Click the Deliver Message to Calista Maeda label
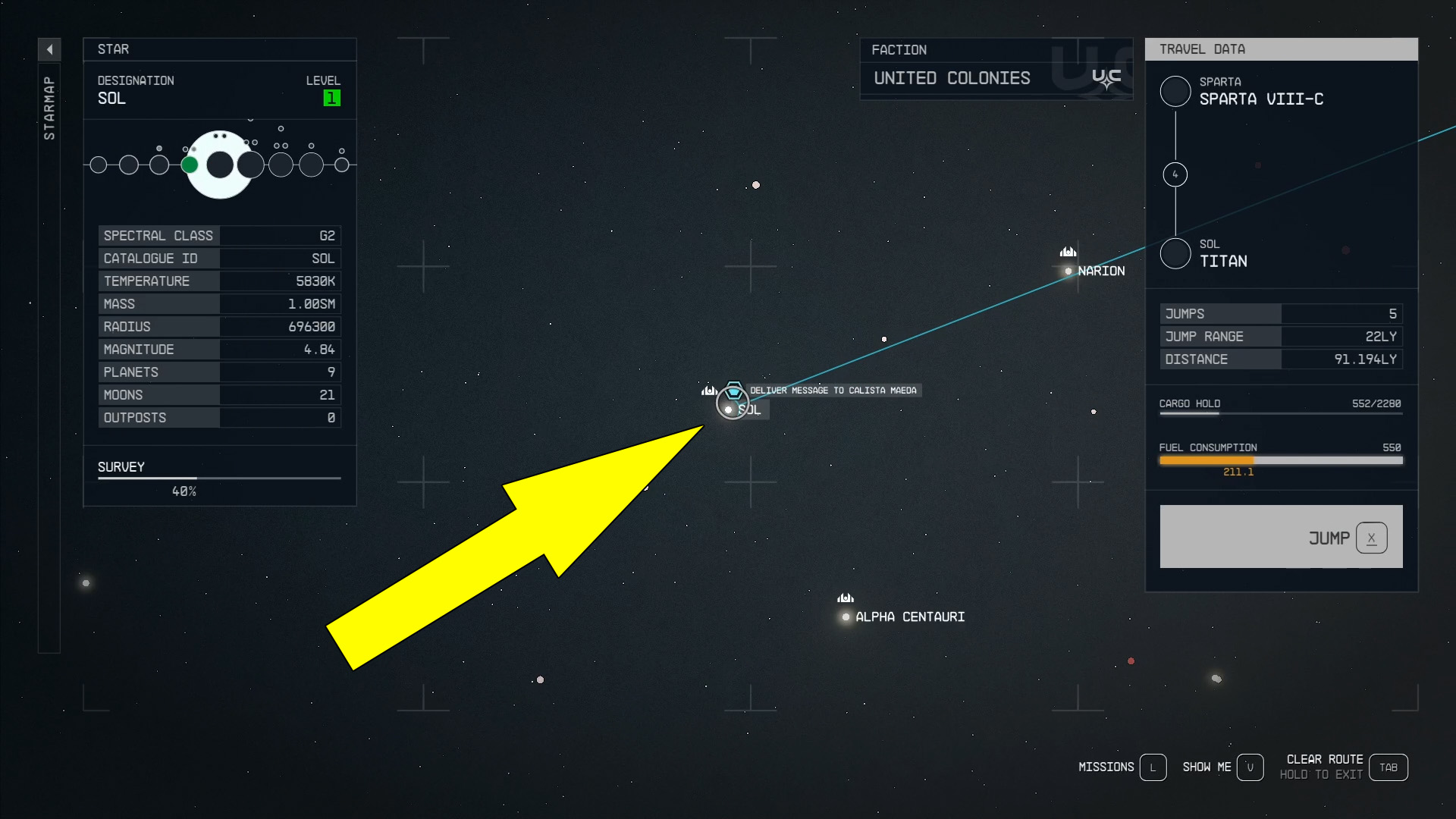Viewport: 1456px width, 819px height. tap(834, 390)
